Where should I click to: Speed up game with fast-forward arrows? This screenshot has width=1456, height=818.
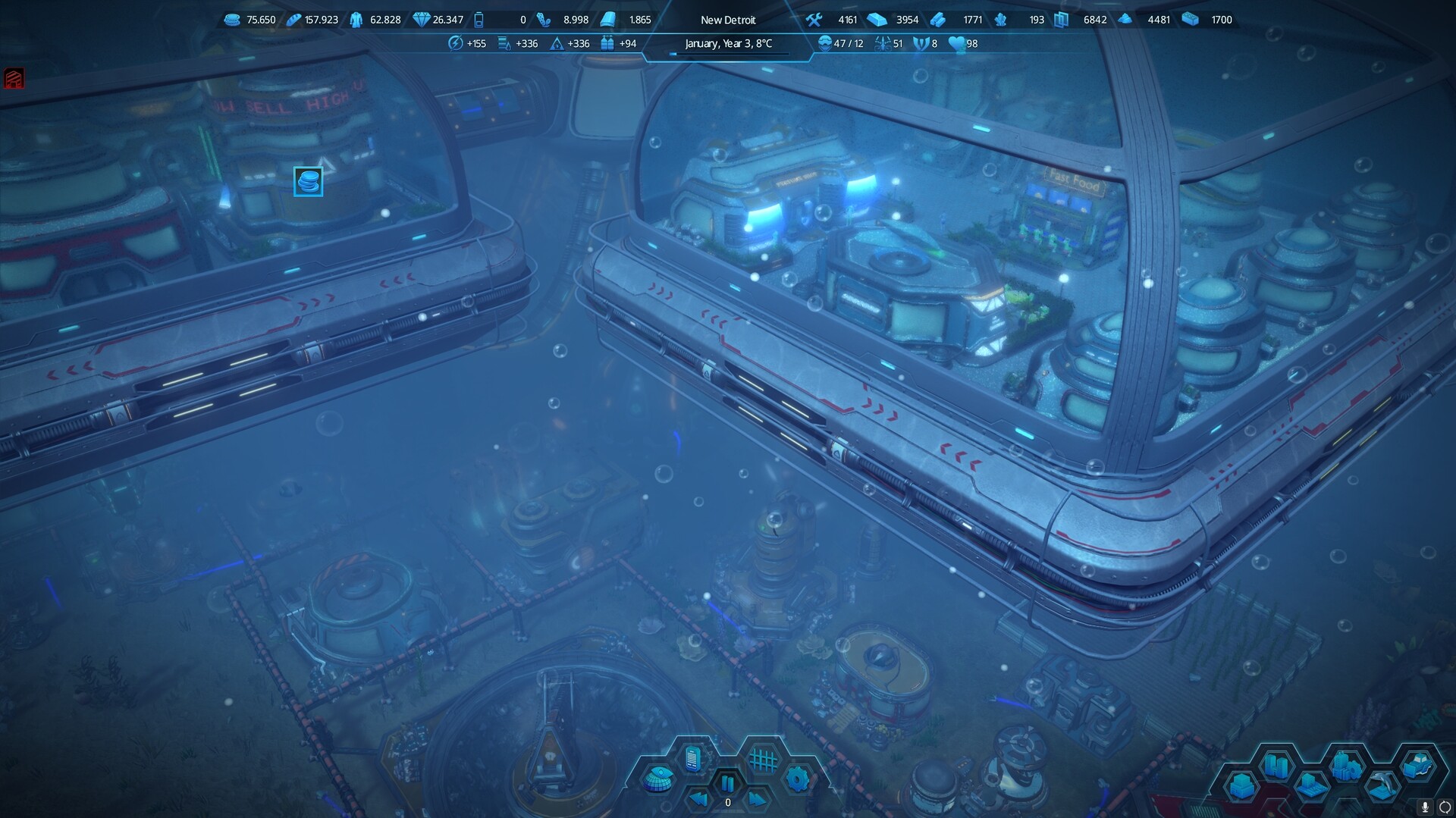(x=757, y=799)
